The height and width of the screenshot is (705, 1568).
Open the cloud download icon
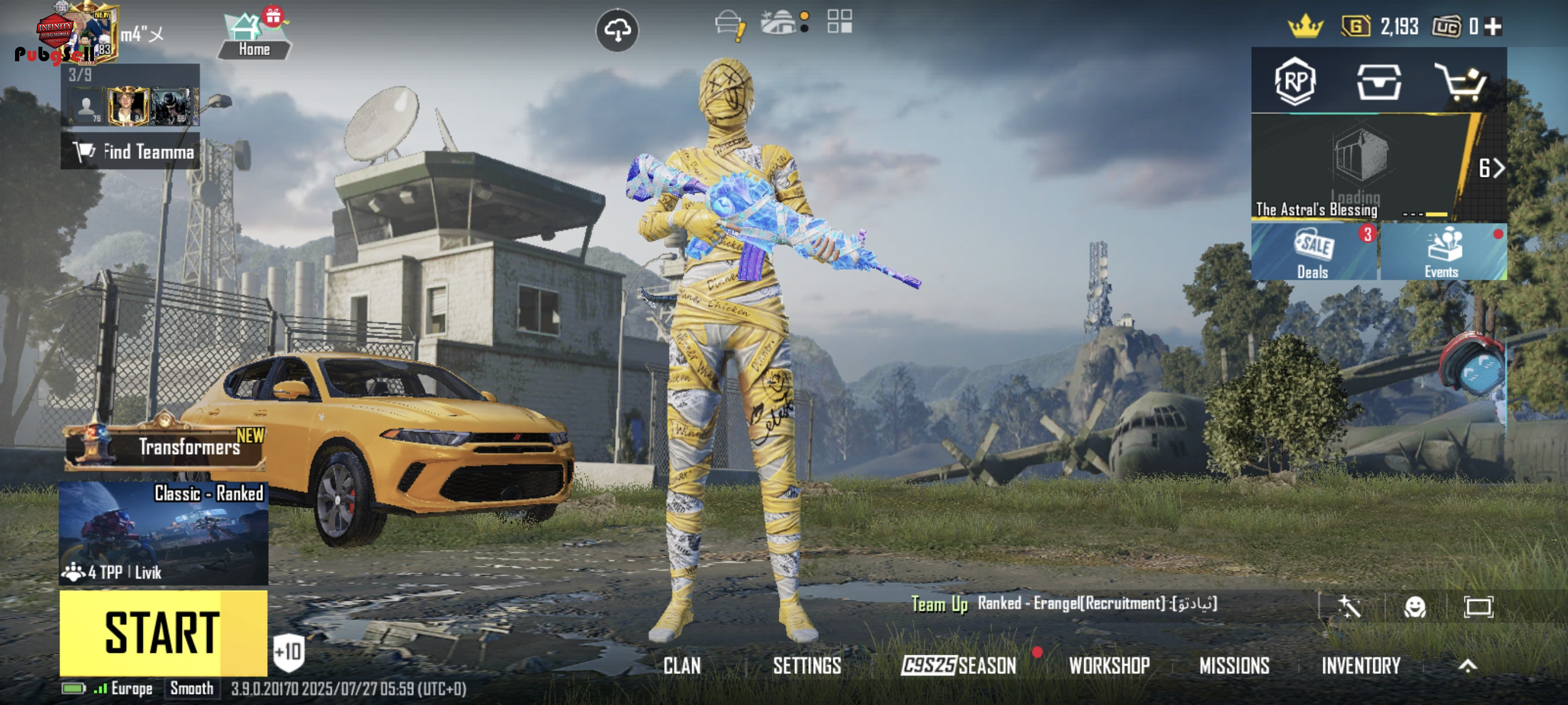[x=616, y=30]
